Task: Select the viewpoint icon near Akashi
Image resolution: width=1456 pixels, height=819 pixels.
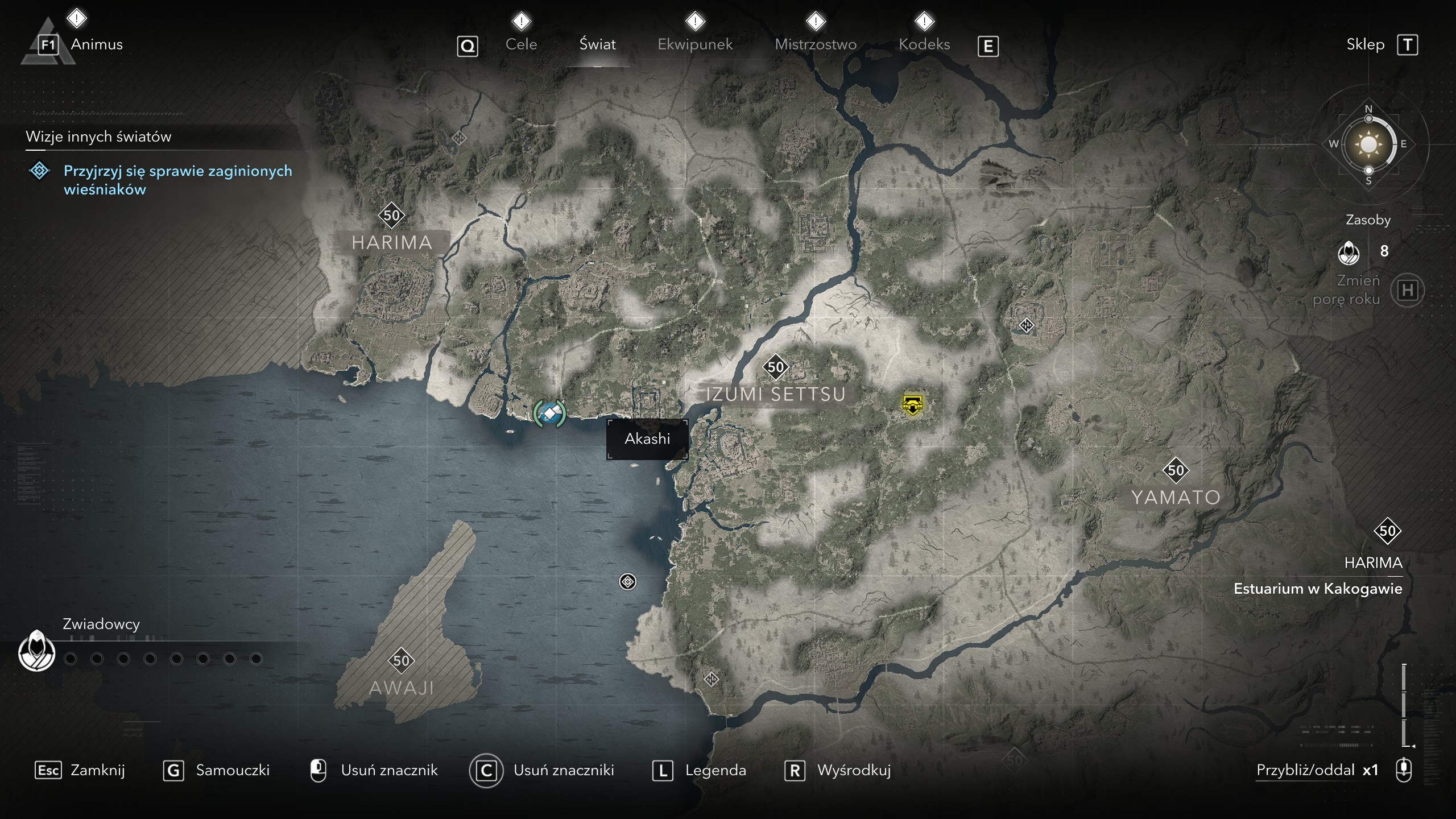Action: pyautogui.click(x=549, y=413)
